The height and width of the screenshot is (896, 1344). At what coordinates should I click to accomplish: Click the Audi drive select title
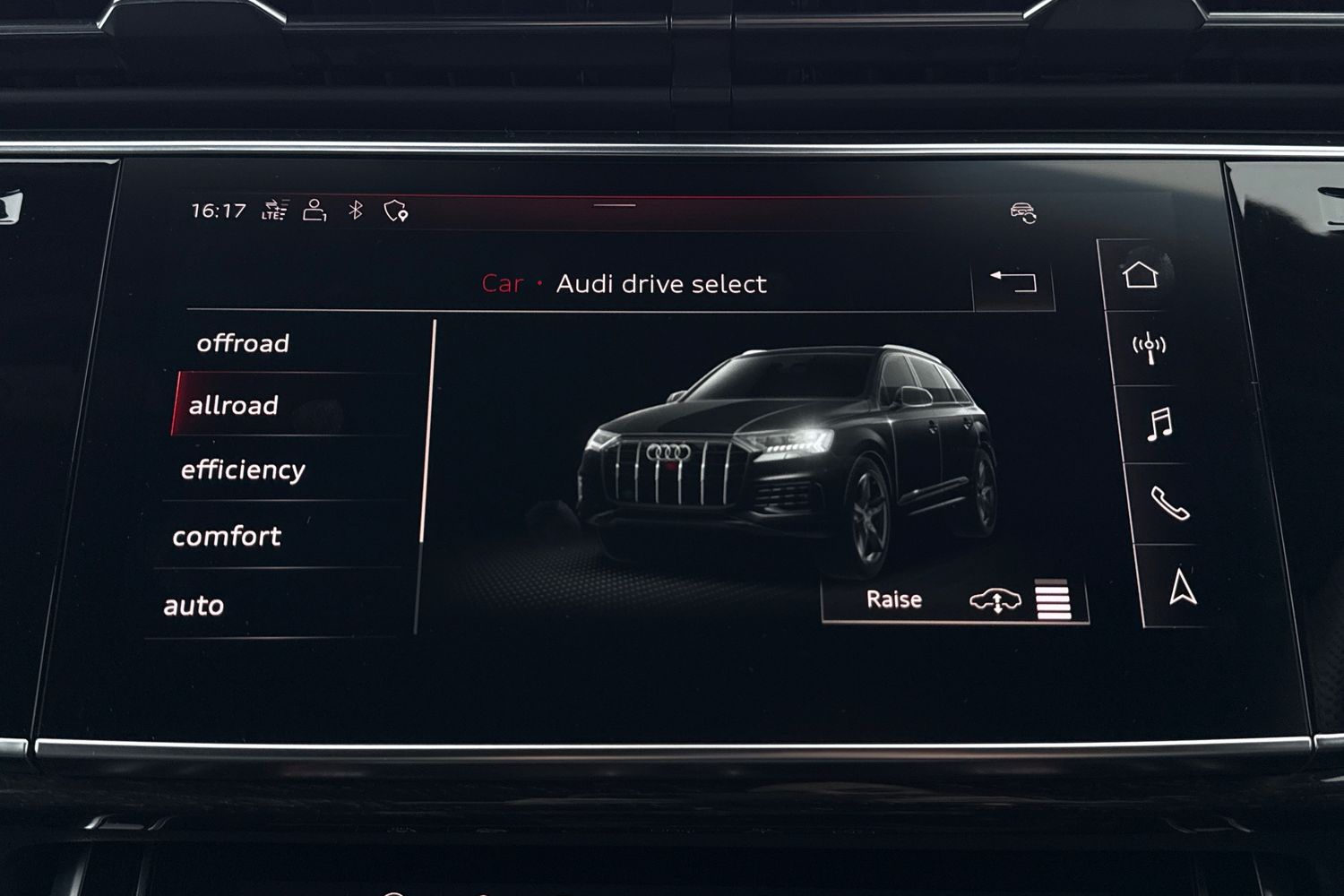(661, 284)
